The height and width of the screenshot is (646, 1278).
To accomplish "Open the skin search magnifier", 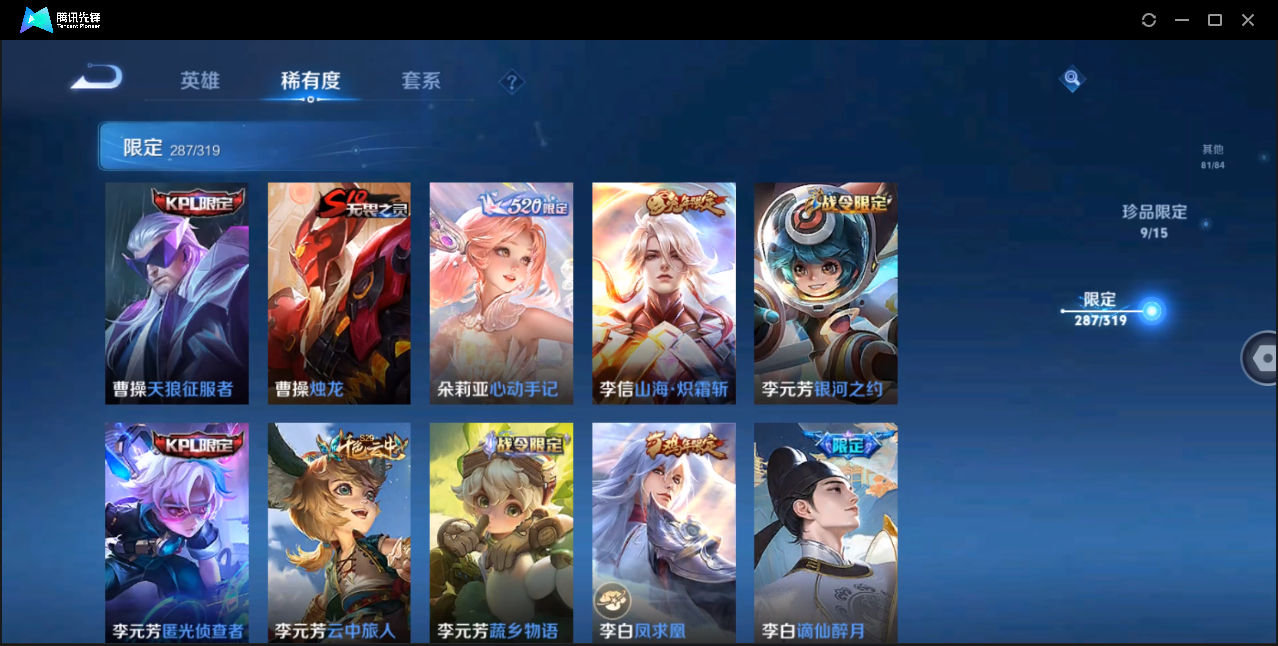I will (x=1072, y=79).
